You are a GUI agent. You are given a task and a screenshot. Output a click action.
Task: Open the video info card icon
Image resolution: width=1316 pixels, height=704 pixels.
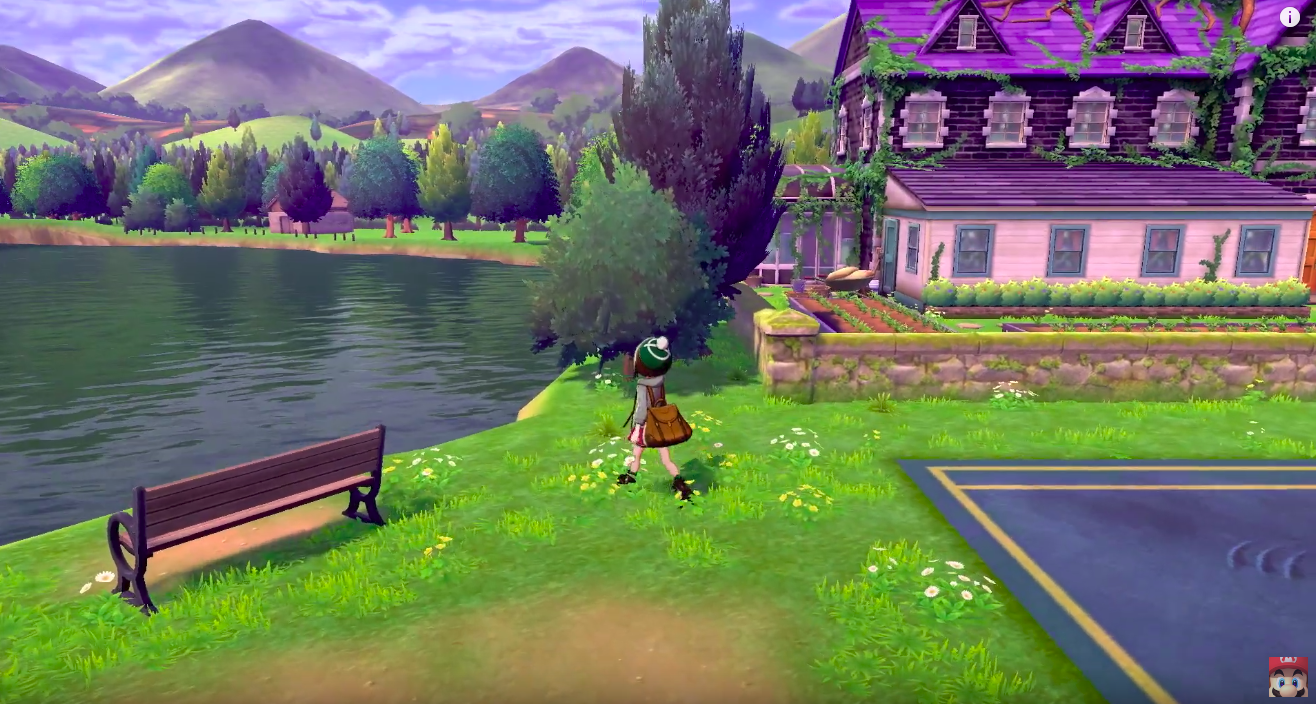[1289, 16]
